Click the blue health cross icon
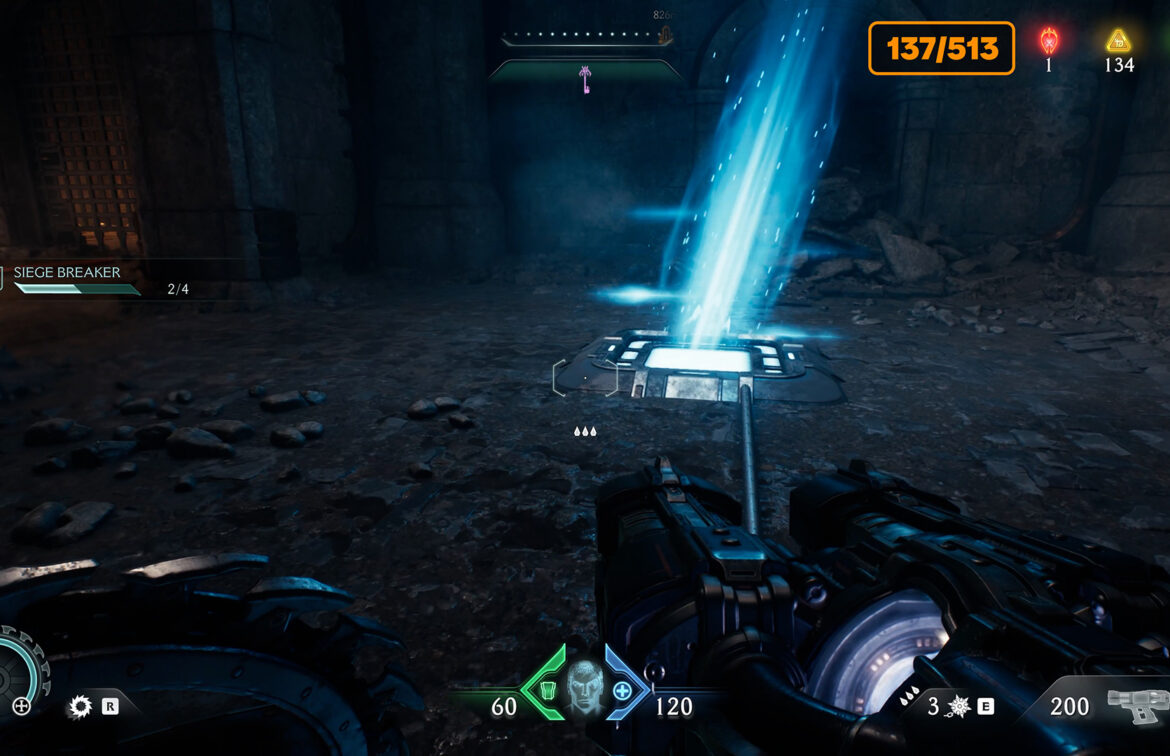Viewport: 1170px width, 756px height. click(x=622, y=690)
